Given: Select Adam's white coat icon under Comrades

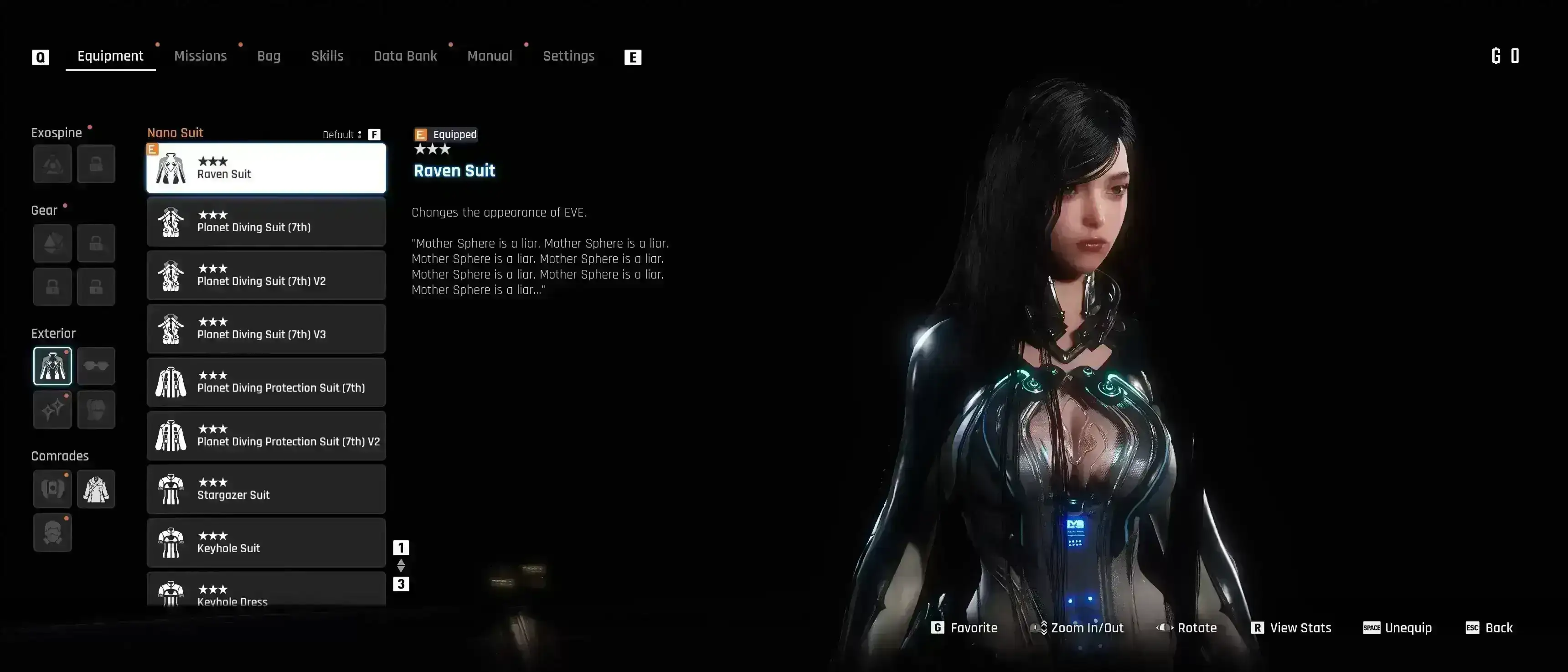Looking at the screenshot, I should click(96, 488).
